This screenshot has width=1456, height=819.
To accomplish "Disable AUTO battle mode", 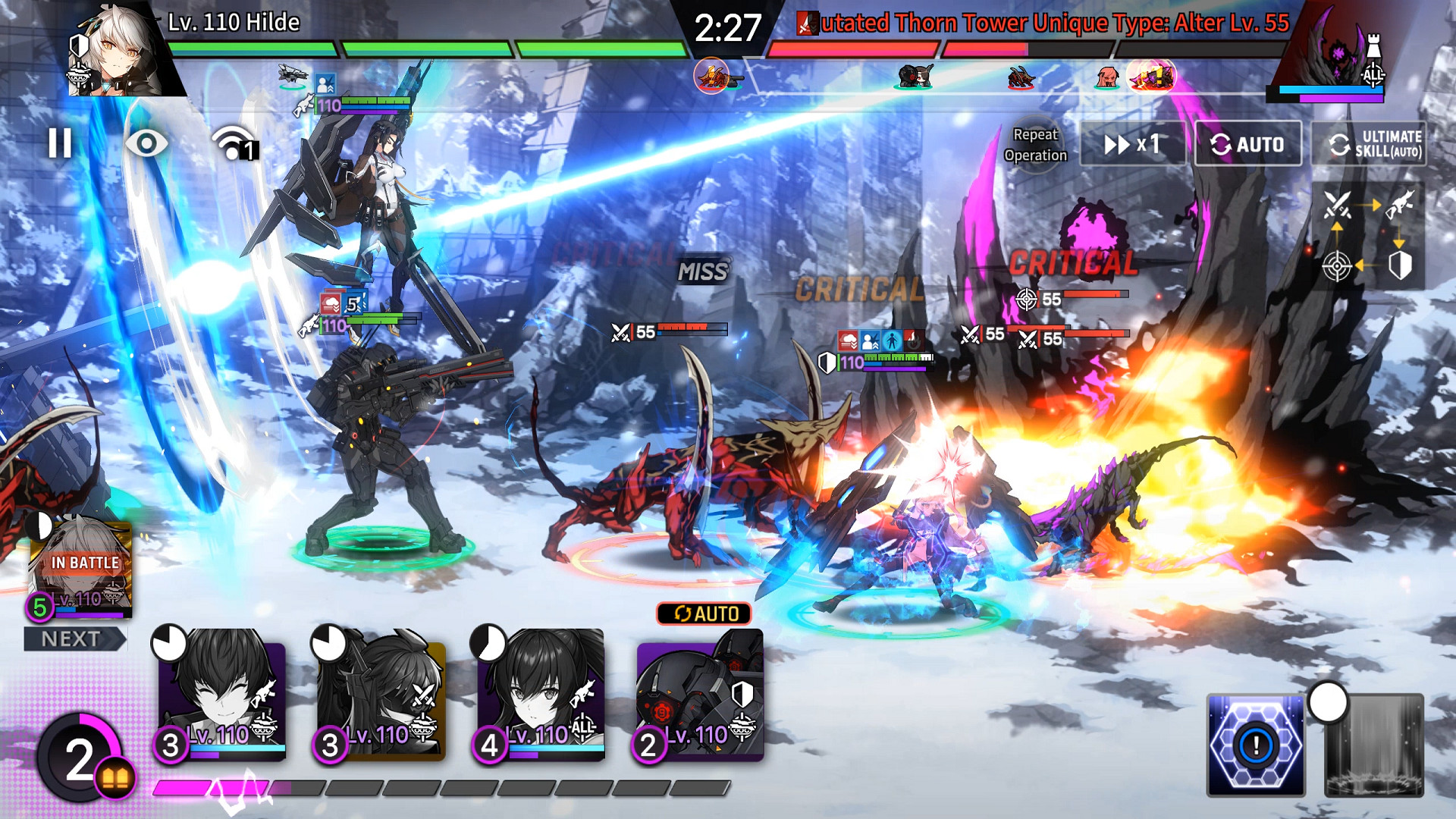I will pos(1249,143).
